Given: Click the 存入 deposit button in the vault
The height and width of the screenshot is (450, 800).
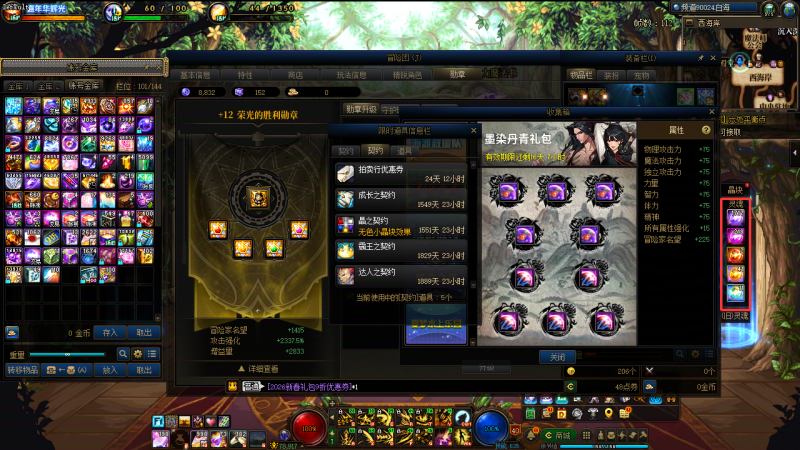Looking at the screenshot, I should pos(110,332).
